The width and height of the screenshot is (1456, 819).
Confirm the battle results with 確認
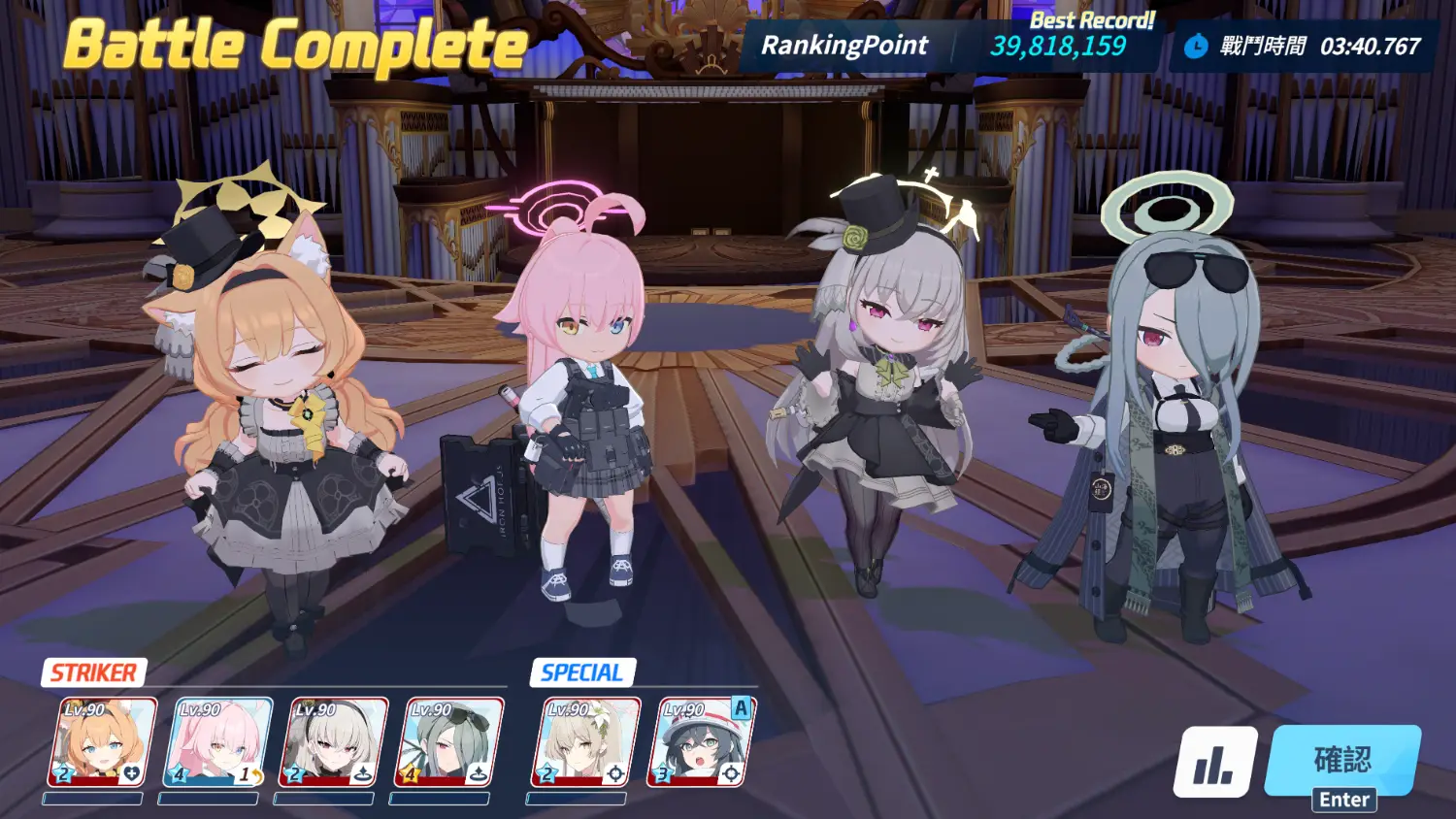pos(1342,761)
